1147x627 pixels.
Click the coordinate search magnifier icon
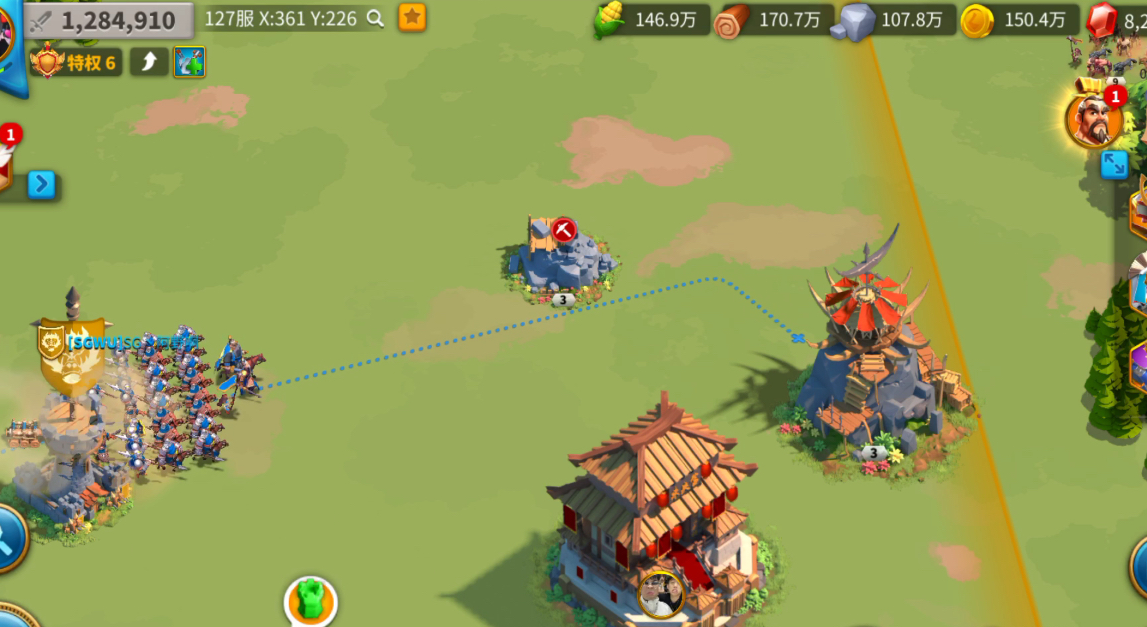coord(375,18)
